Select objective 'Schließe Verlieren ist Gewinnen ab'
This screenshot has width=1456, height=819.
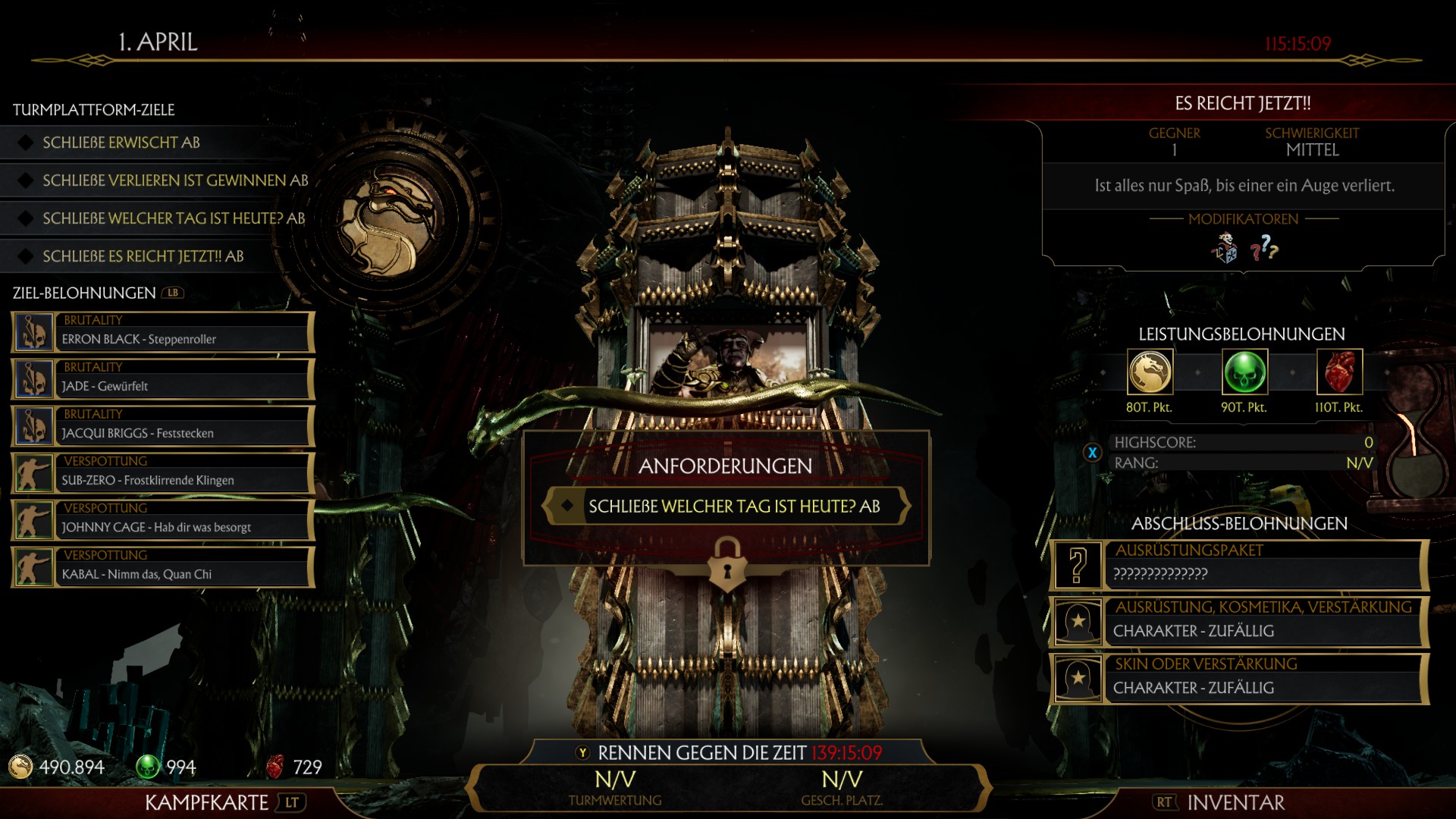[175, 180]
